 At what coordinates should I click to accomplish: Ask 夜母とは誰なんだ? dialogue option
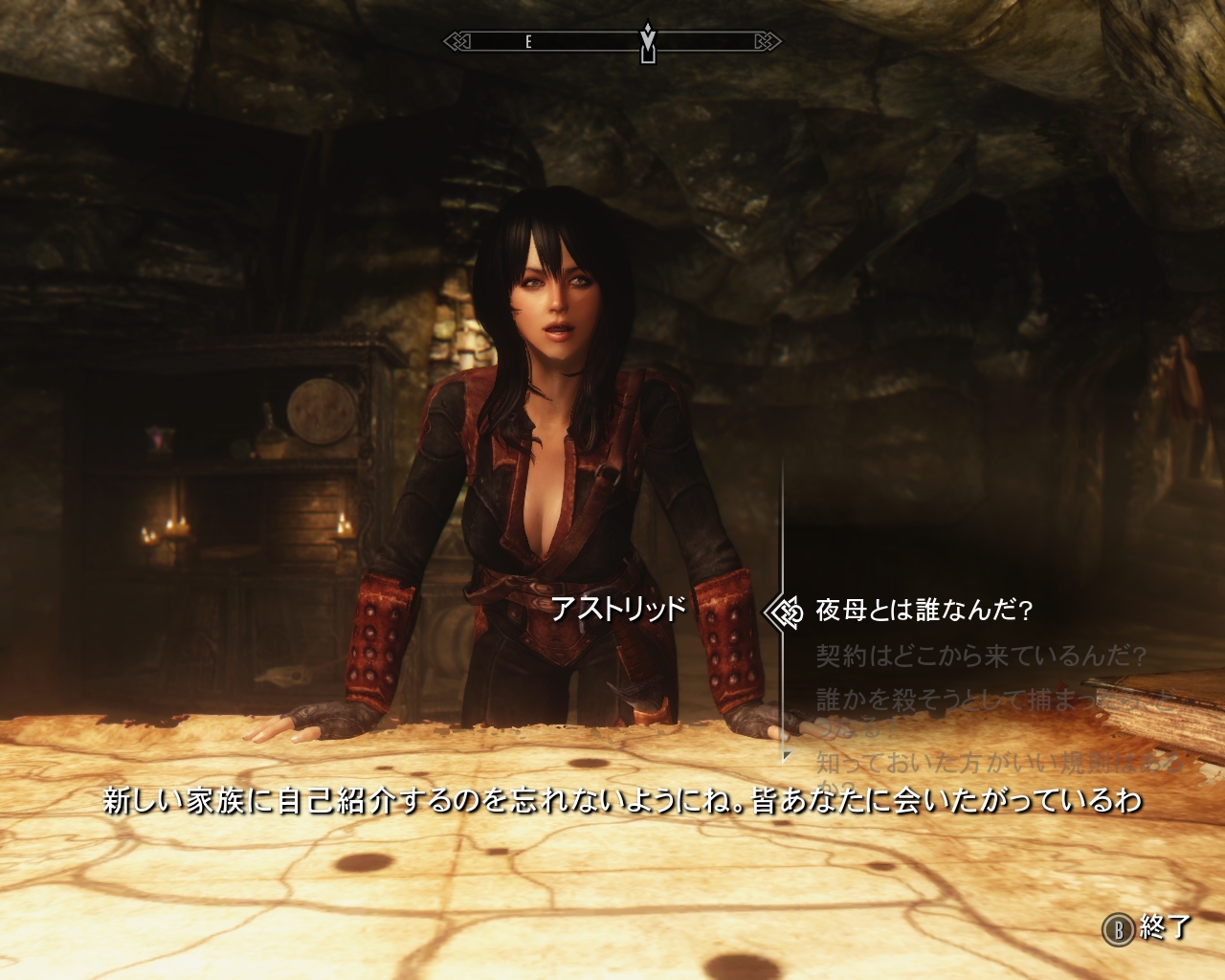coord(923,611)
